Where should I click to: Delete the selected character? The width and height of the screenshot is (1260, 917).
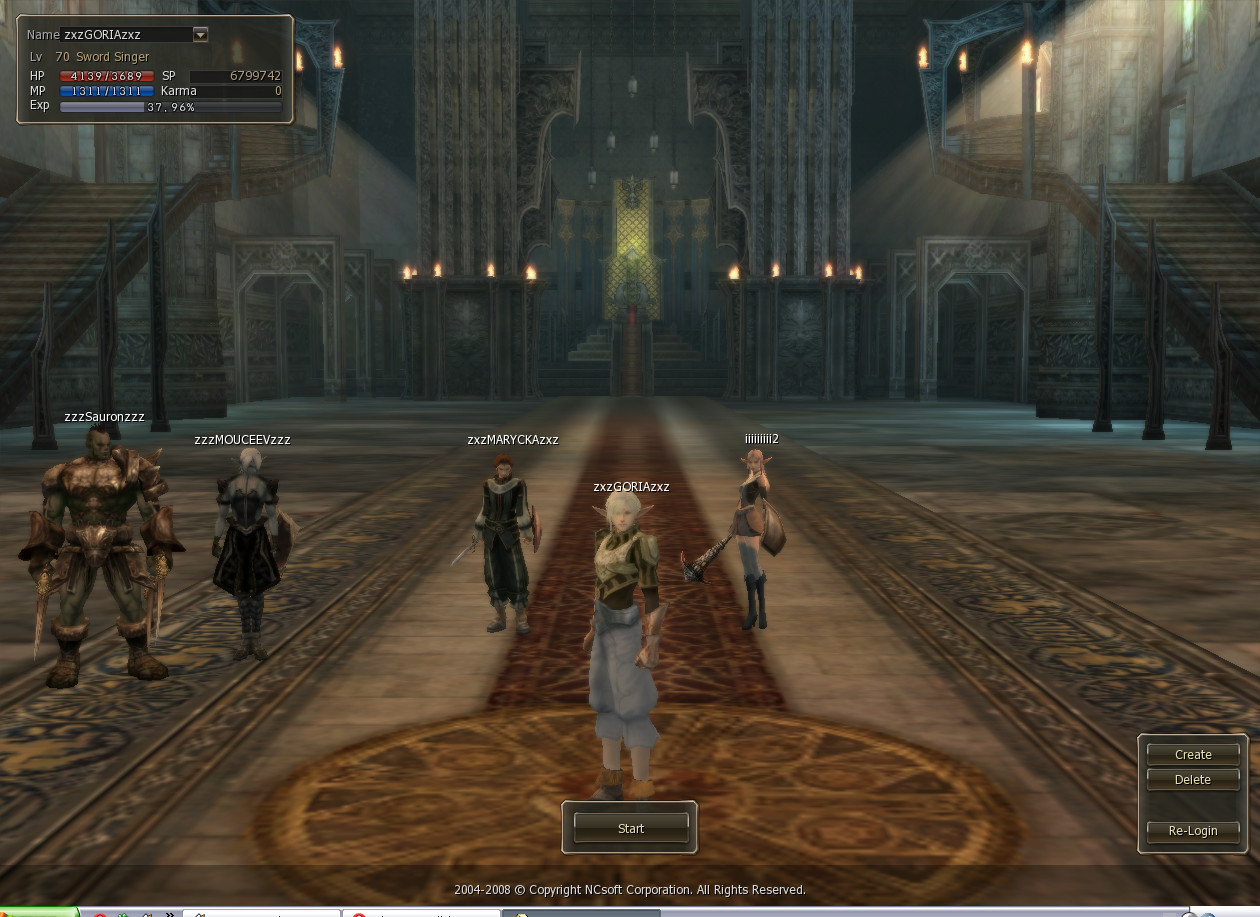[1192, 779]
